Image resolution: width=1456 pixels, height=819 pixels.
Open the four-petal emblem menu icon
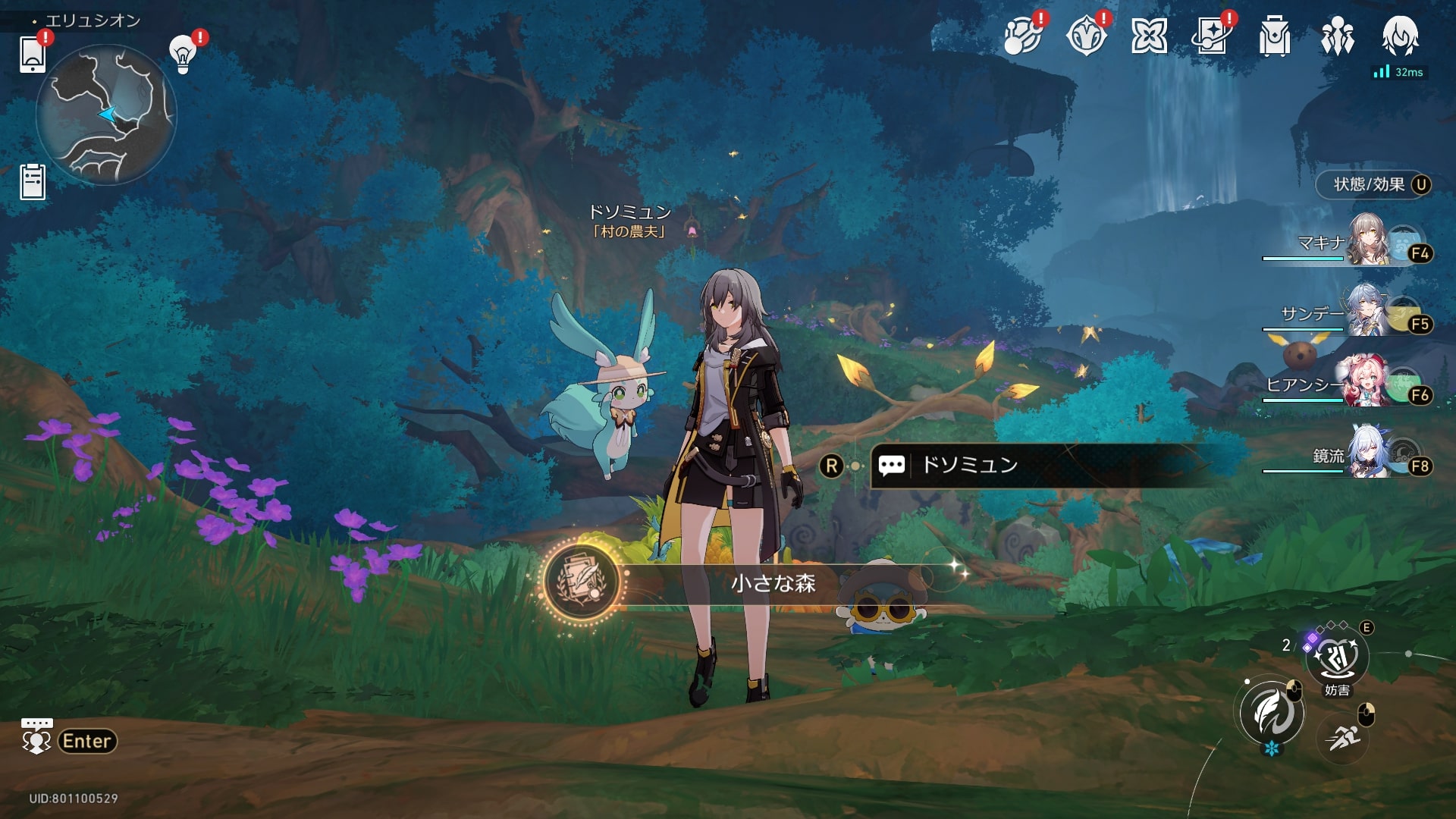(1148, 36)
